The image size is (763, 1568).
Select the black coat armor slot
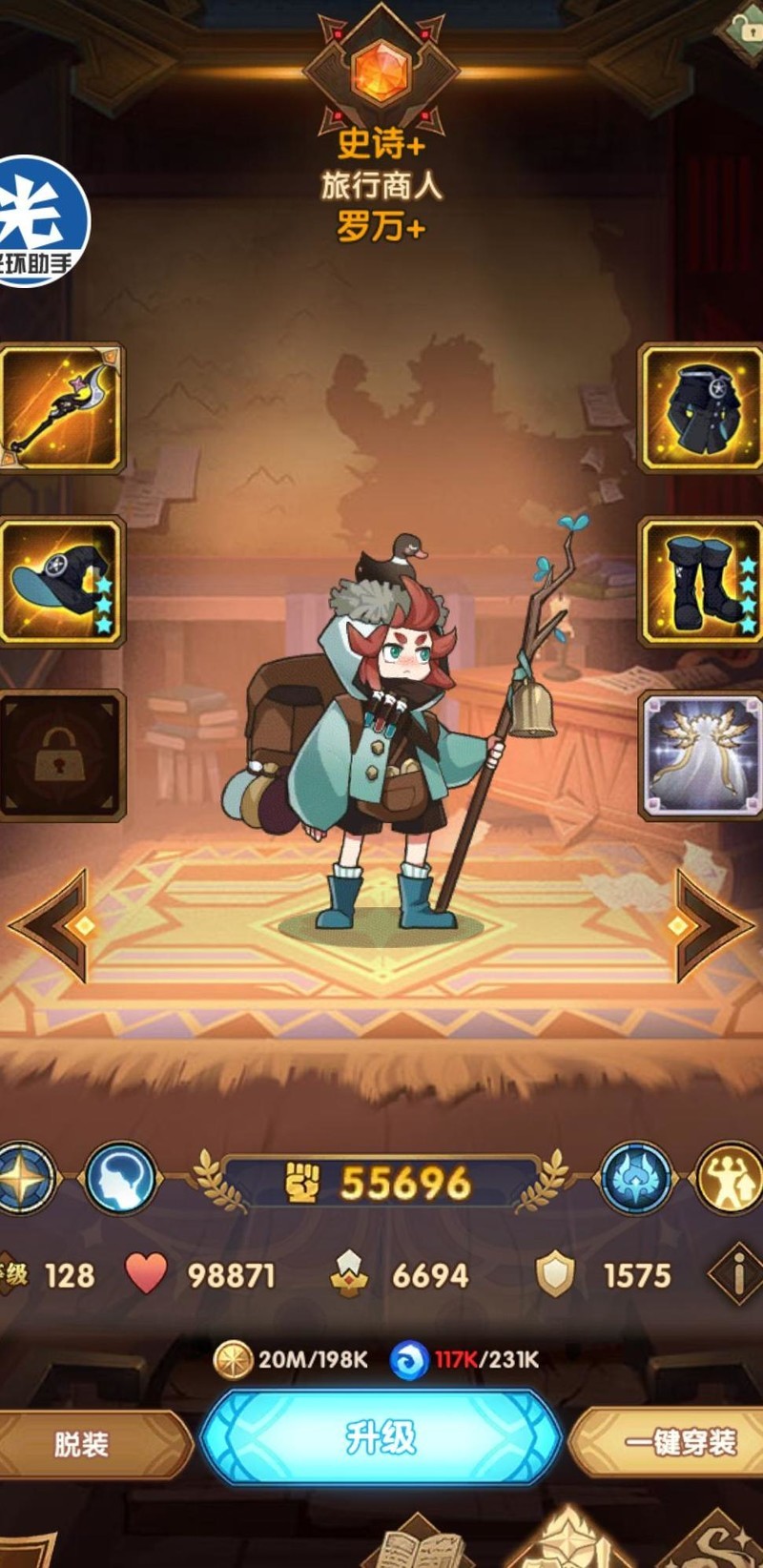point(701,408)
